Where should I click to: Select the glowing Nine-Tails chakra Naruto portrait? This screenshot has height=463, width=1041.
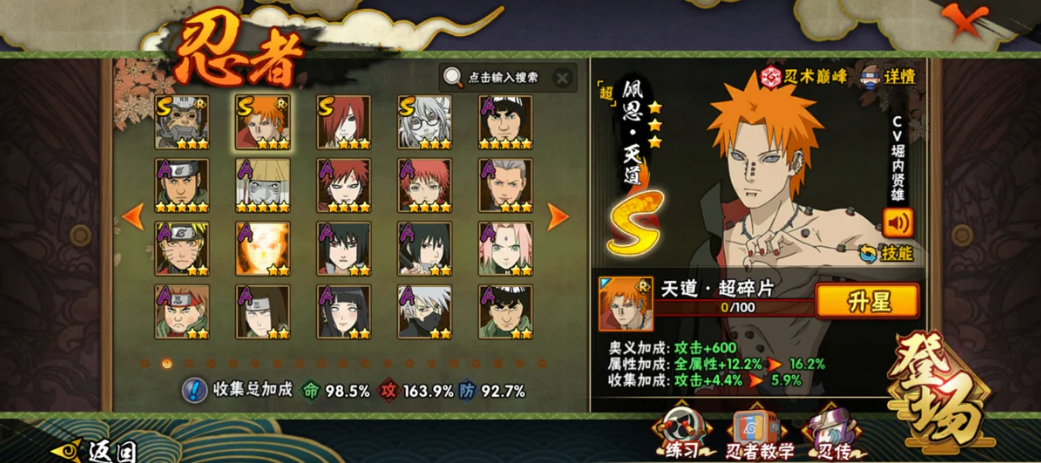pos(263,248)
